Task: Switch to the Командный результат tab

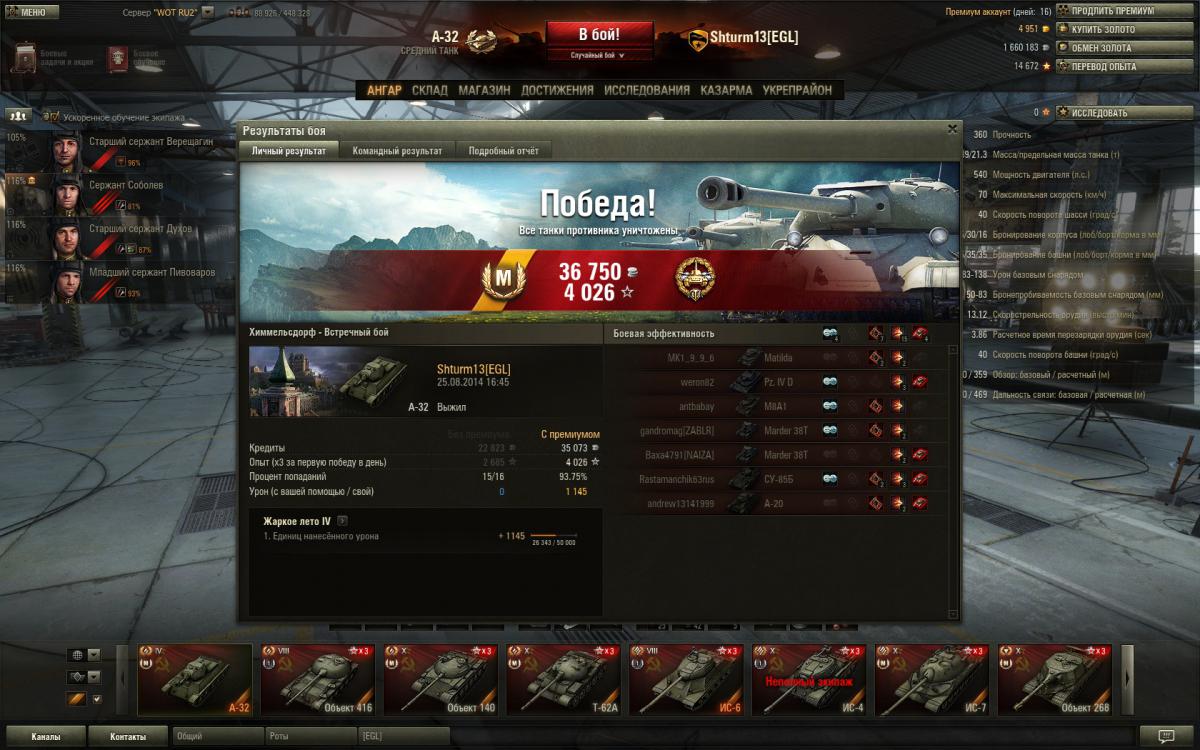Action: pos(397,151)
